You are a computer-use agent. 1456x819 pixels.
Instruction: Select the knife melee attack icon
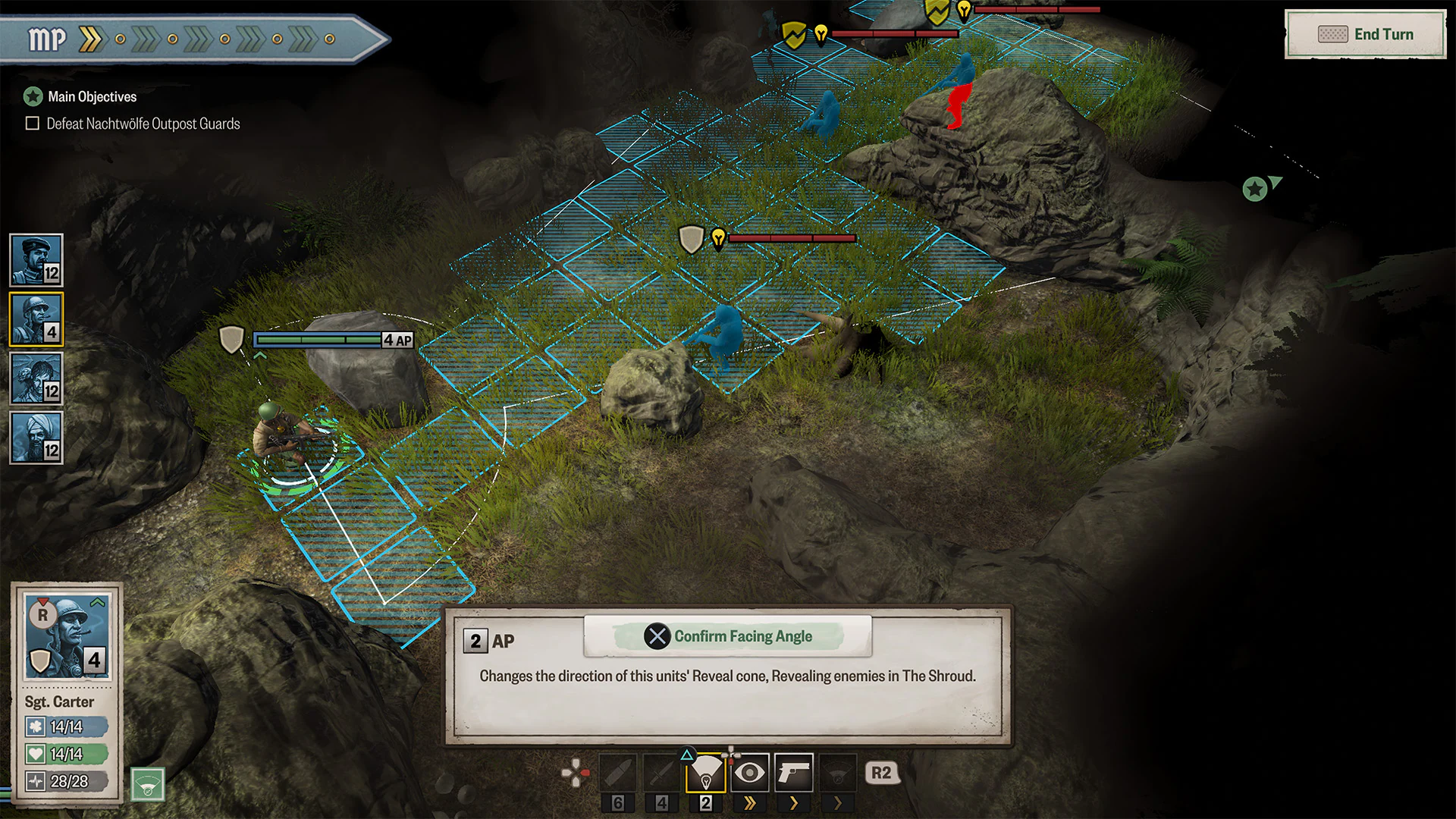(x=661, y=772)
